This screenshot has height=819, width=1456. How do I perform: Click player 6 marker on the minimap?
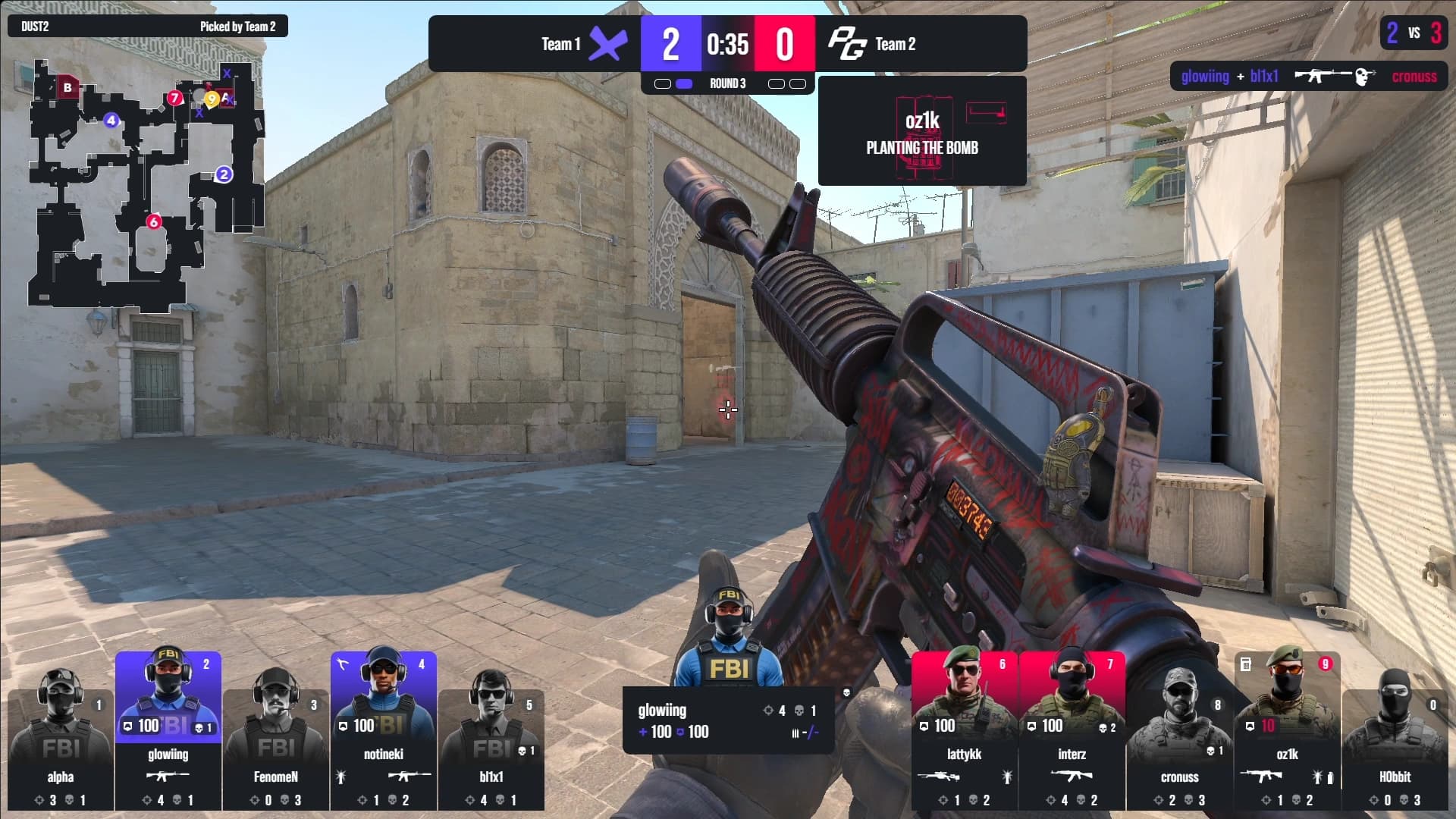(x=154, y=221)
